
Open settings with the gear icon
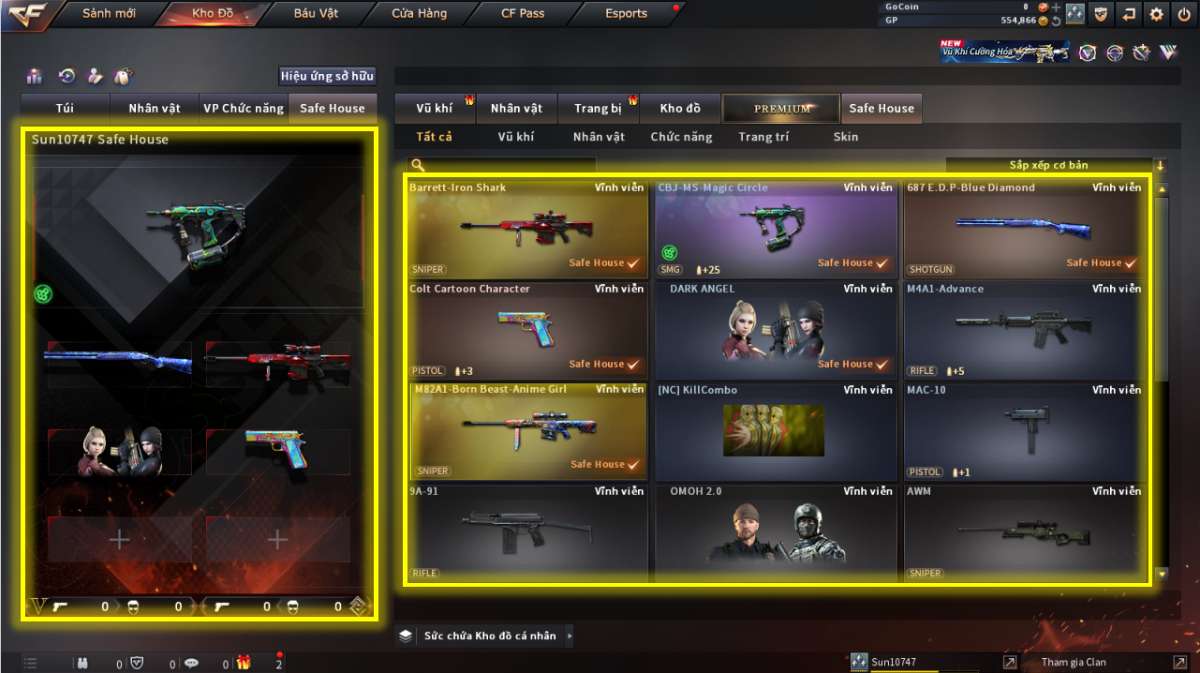(x=1156, y=14)
